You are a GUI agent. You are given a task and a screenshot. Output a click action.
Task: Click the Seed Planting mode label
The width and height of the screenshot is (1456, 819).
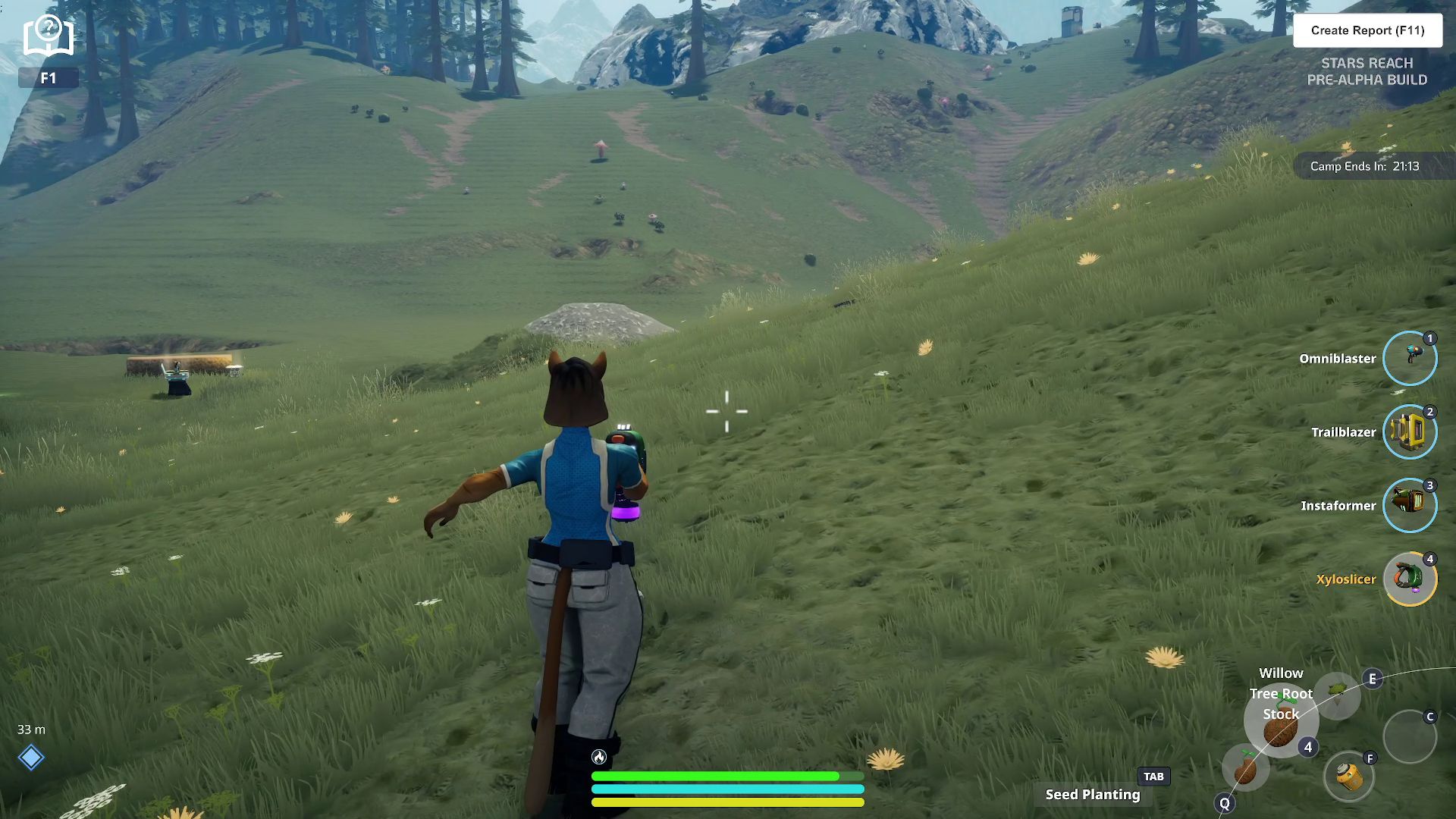[1092, 794]
